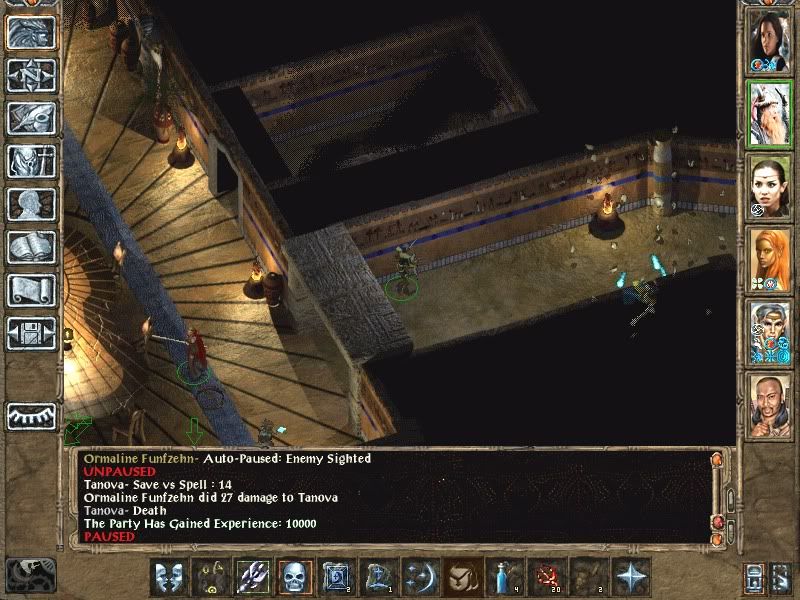Image resolution: width=800 pixels, height=600 pixels.
Task: Select the trident weapon quick slot
Action: tap(253, 577)
